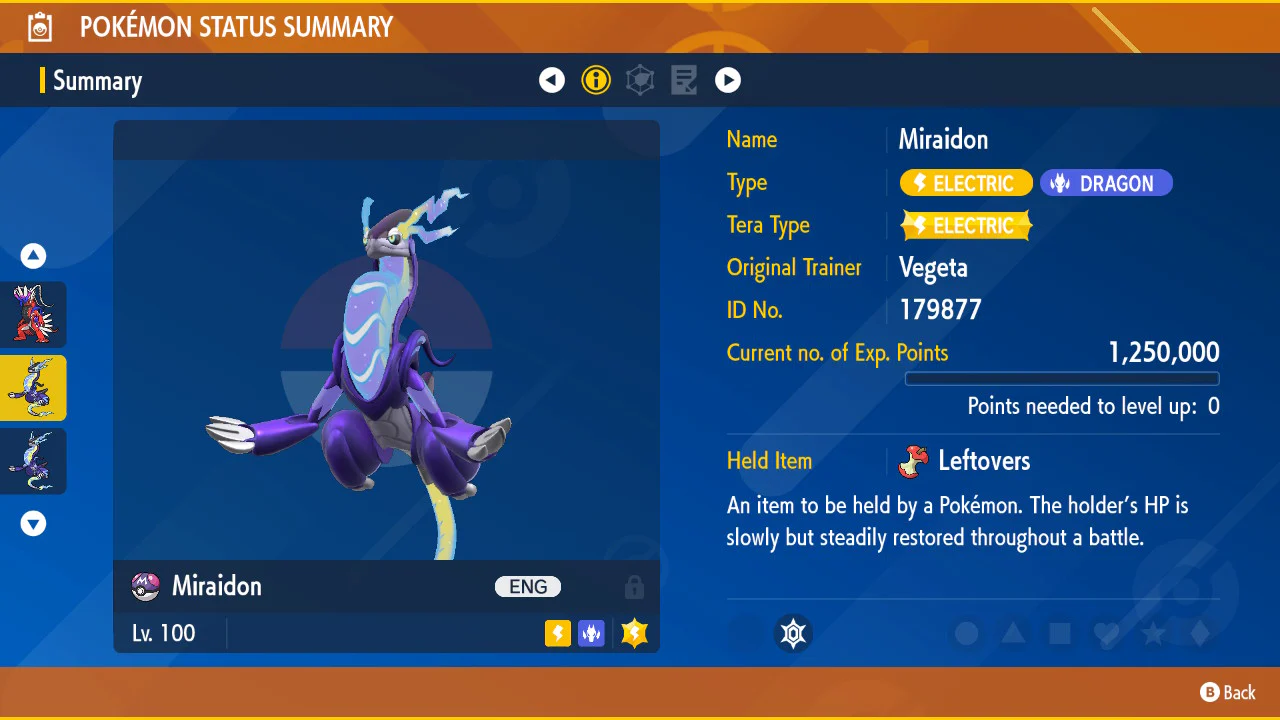Go to the next summary page arrow
The image size is (1280, 720).
click(x=728, y=80)
